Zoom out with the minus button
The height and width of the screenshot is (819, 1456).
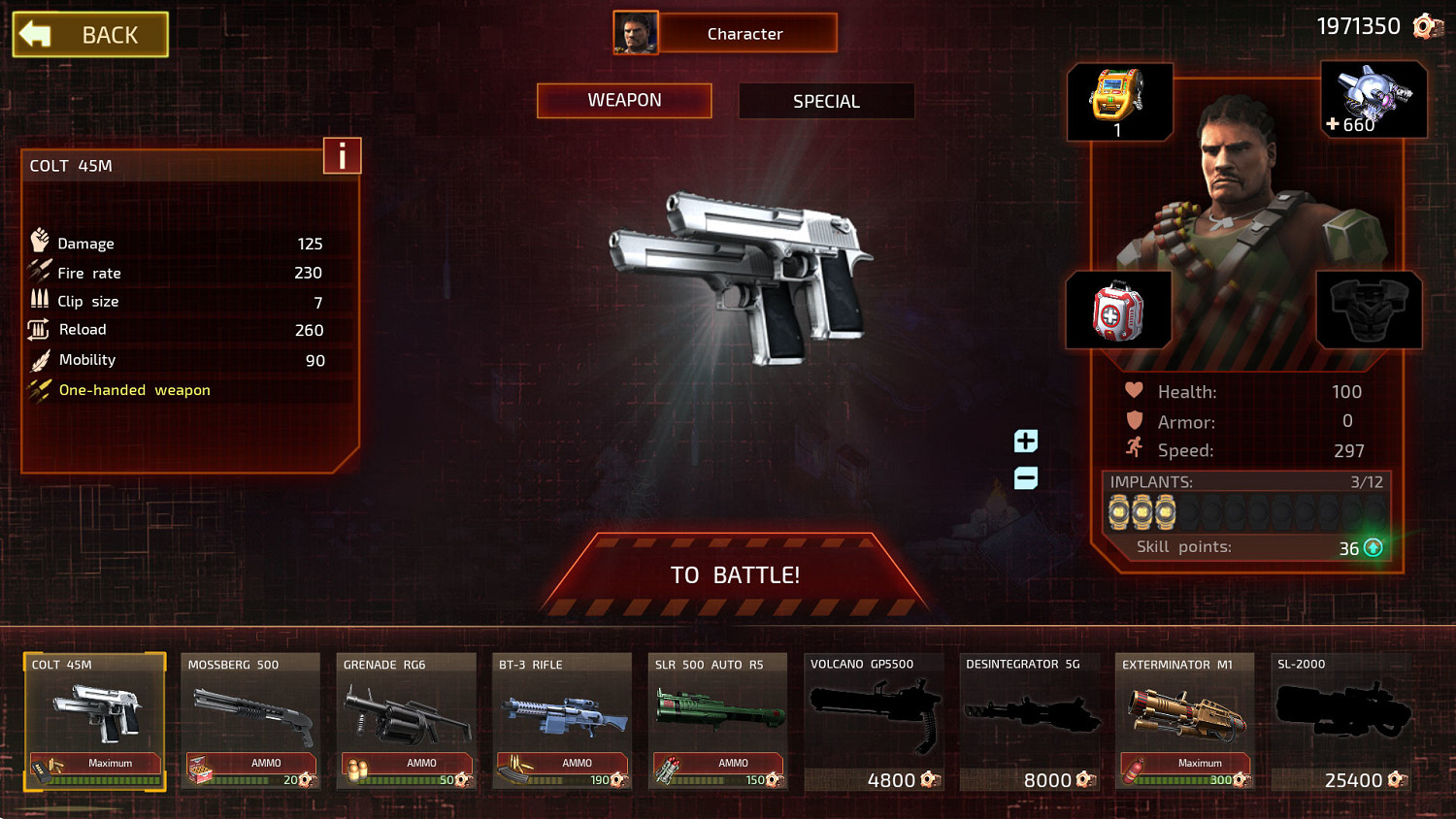[x=1026, y=478]
